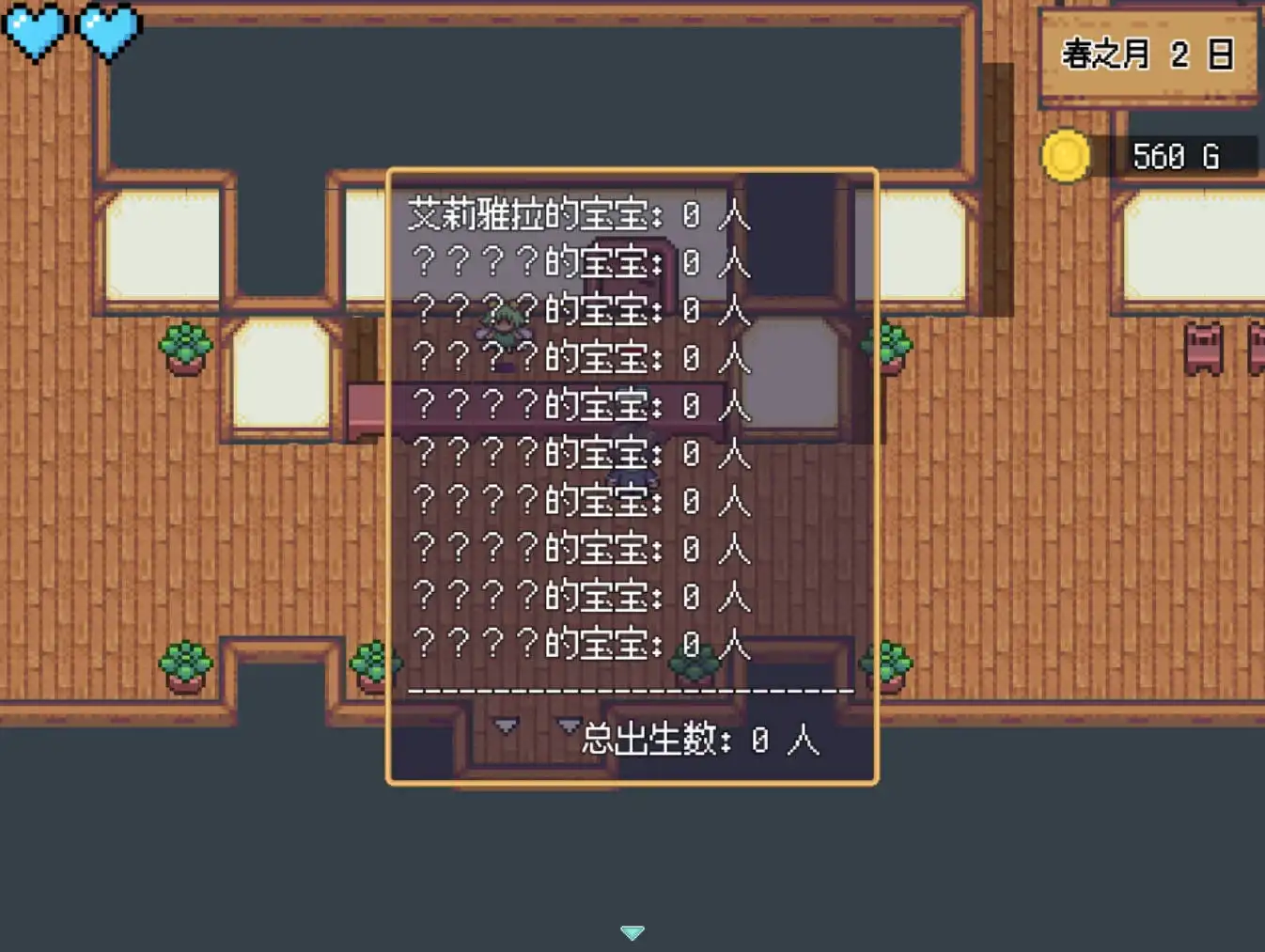1265x952 pixels.
Task: Select the 艾莉雅拉的宝宝 entry at the top
Action: tap(577, 214)
